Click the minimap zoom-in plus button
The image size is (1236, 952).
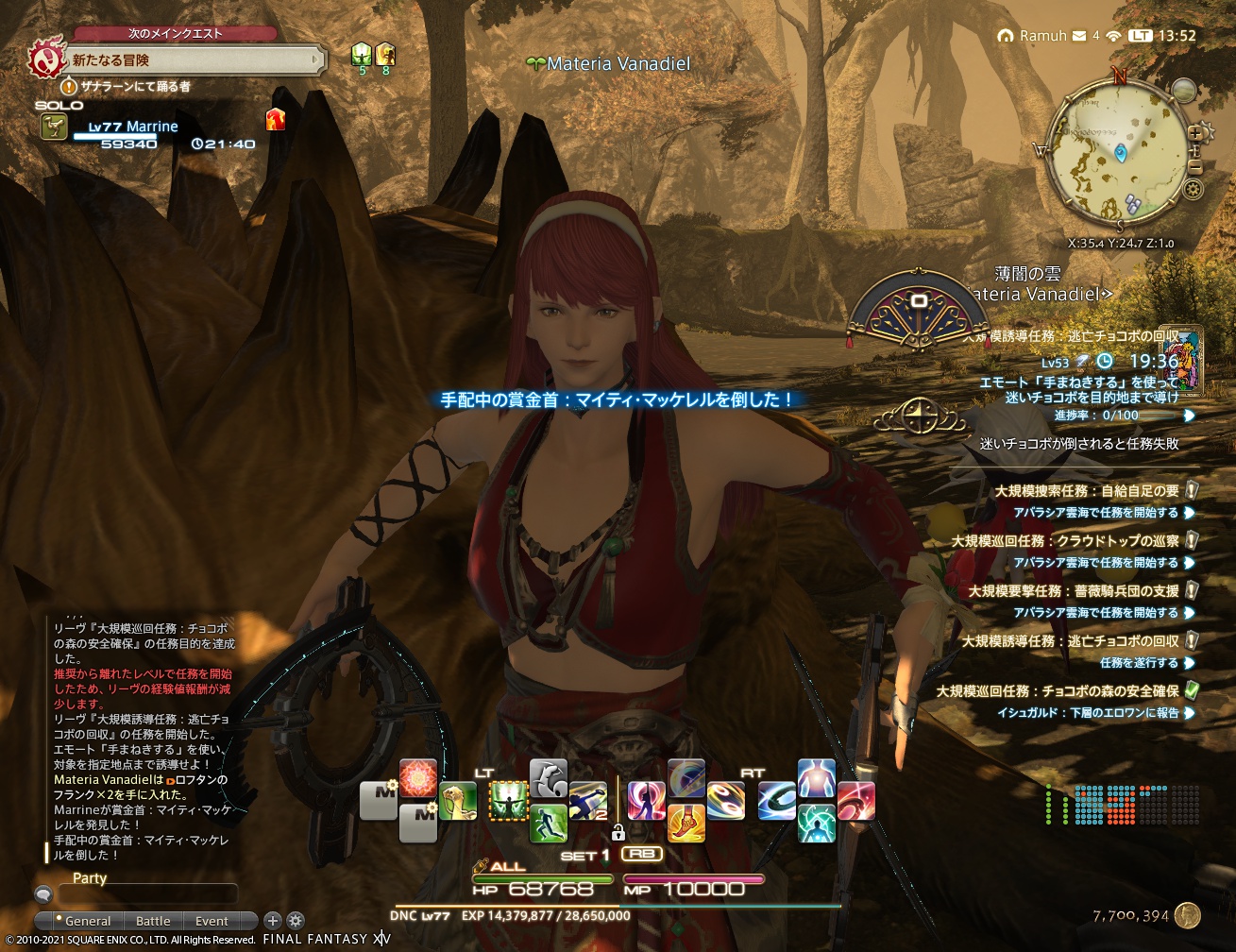(1194, 133)
